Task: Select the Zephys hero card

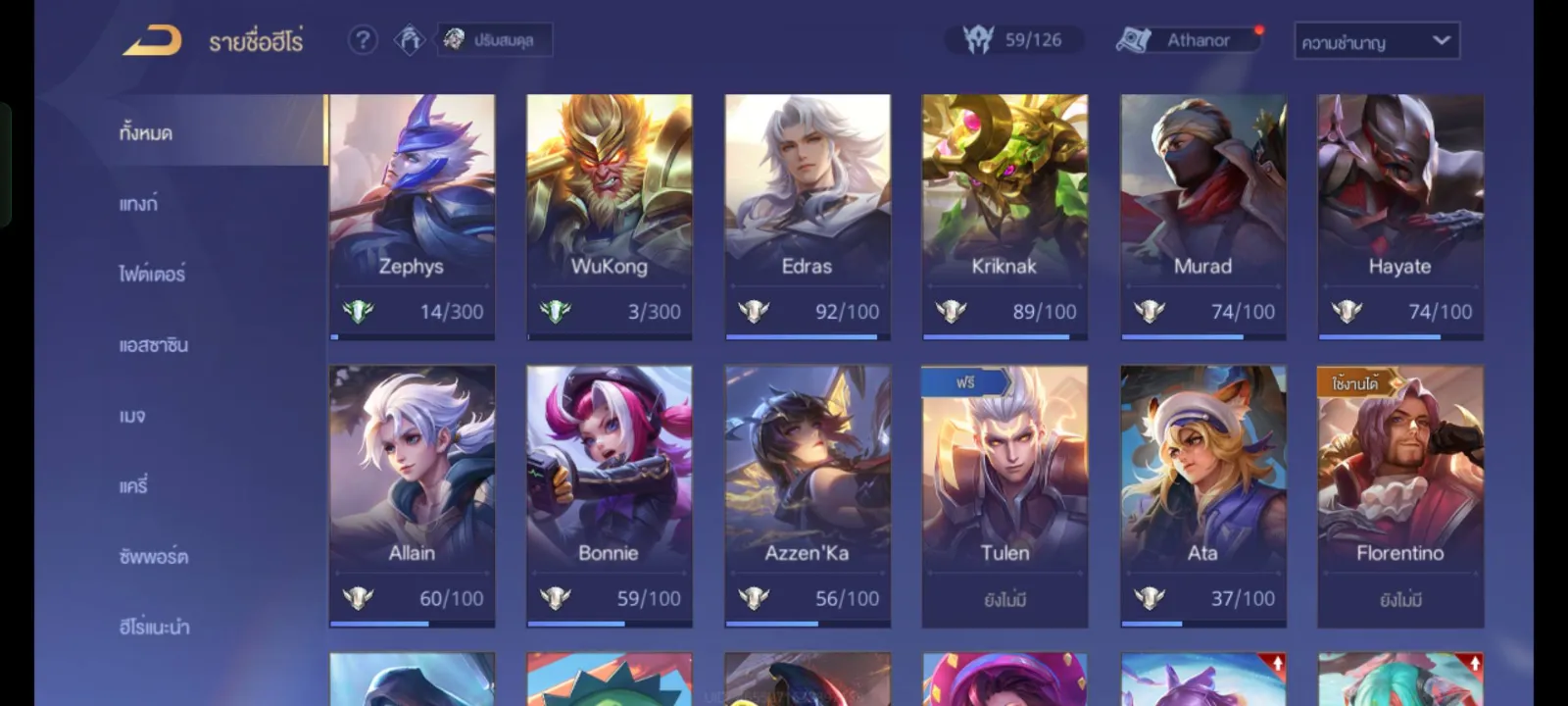Action: point(412,217)
